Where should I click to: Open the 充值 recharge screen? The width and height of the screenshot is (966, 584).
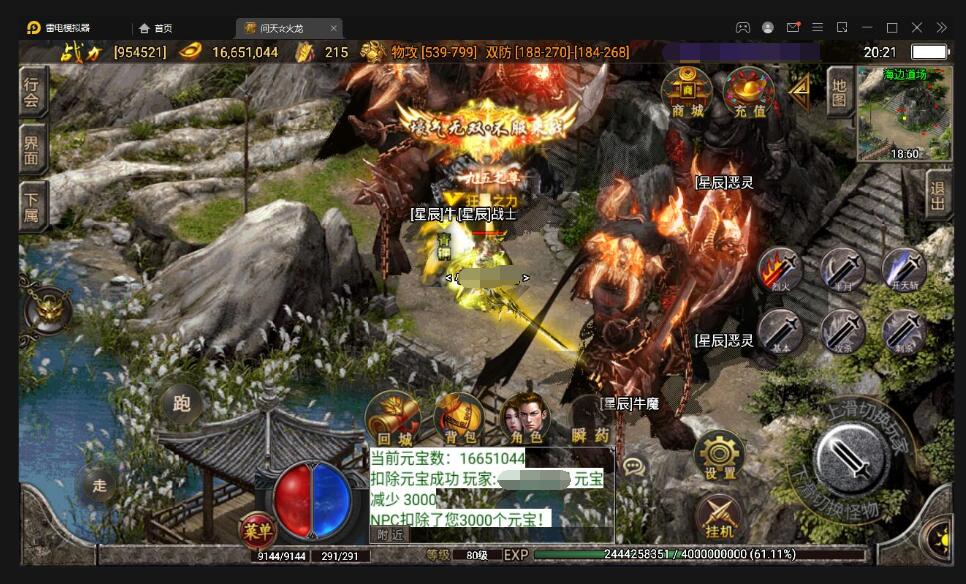pos(749,92)
